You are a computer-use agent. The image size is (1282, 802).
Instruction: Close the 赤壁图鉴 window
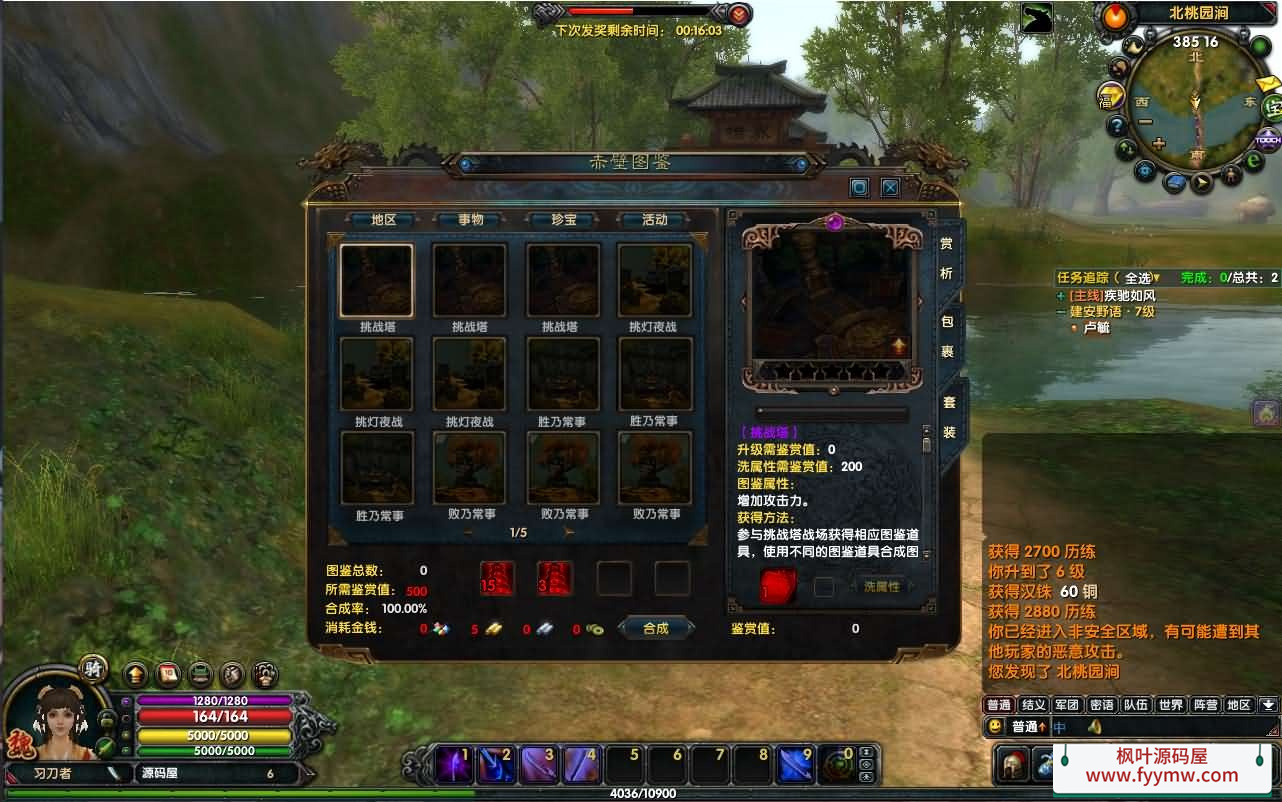[889, 187]
